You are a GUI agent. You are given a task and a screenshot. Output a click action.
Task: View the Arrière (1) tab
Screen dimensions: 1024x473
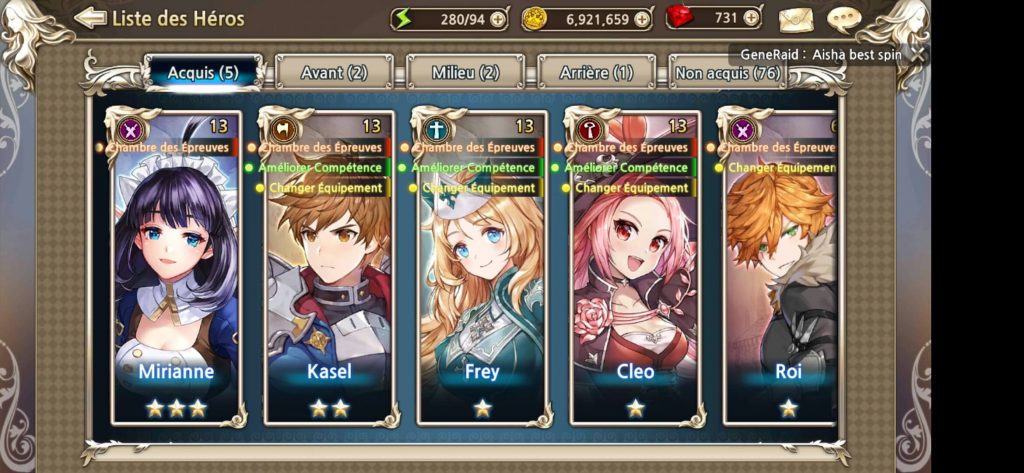(596, 72)
